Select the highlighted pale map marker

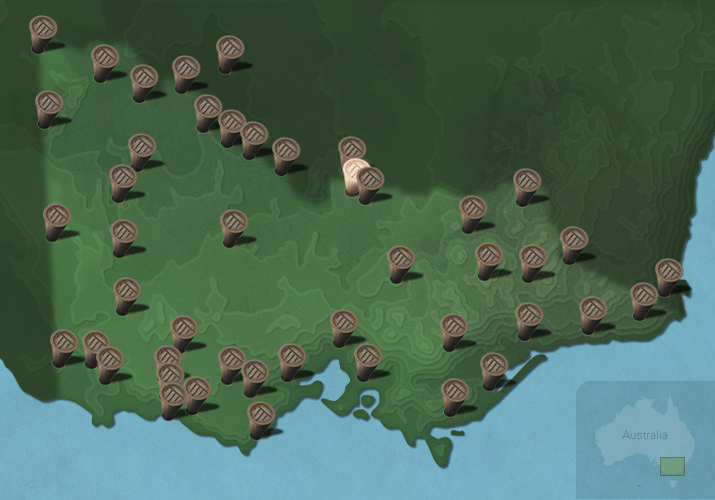pyautogui.click(x=355, y=175)
